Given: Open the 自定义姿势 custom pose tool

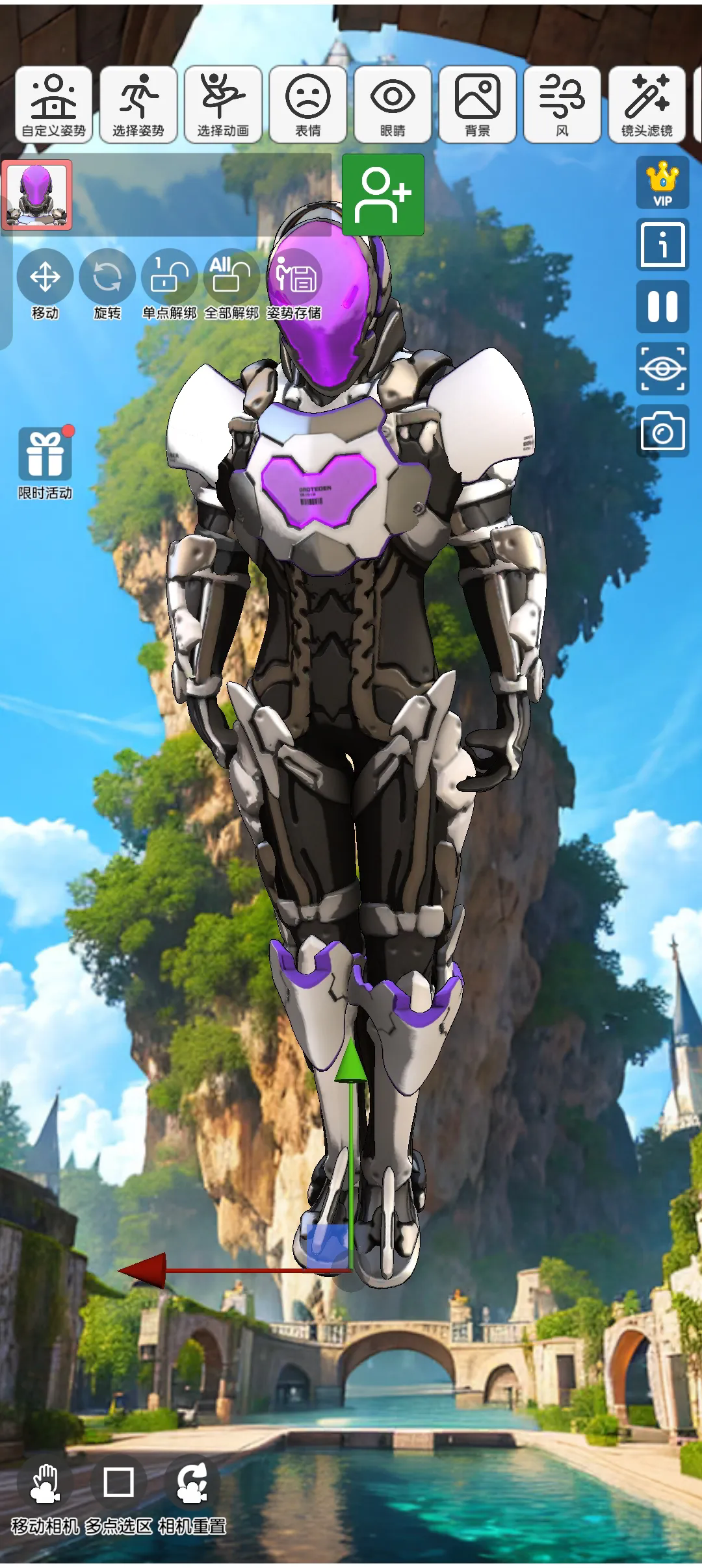Looking at the screenshot, I should (x=54, y=104).
